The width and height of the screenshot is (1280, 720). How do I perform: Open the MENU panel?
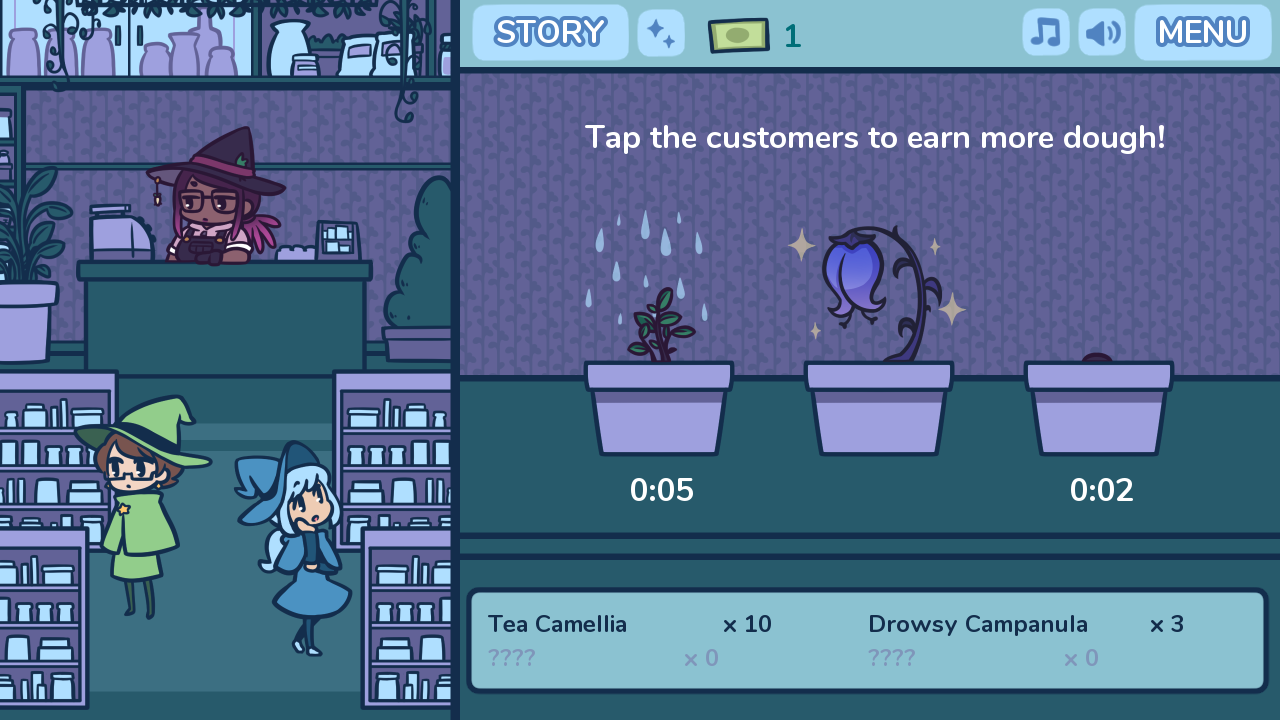coord(1202,32)
